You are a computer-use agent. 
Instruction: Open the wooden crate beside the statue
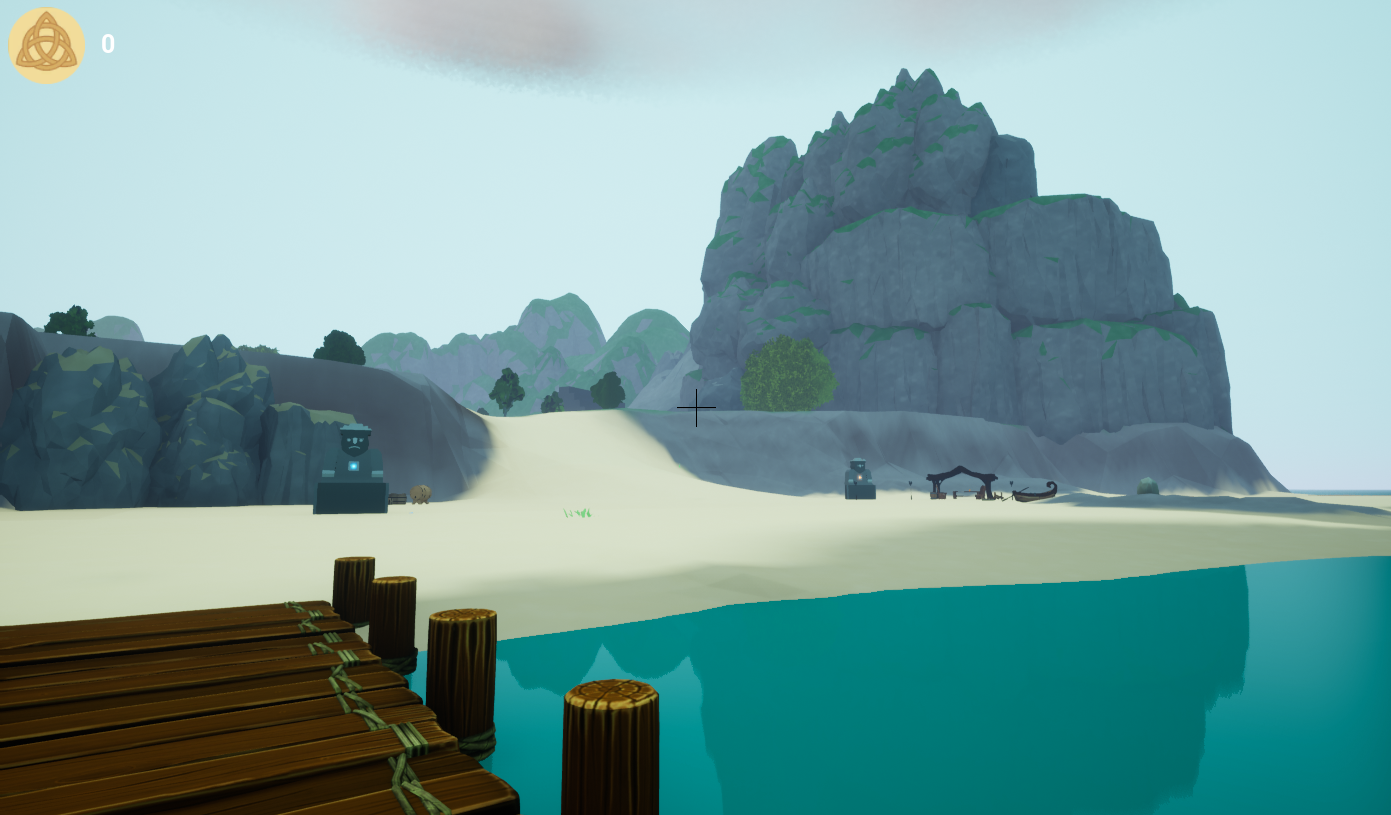[398, 499]
